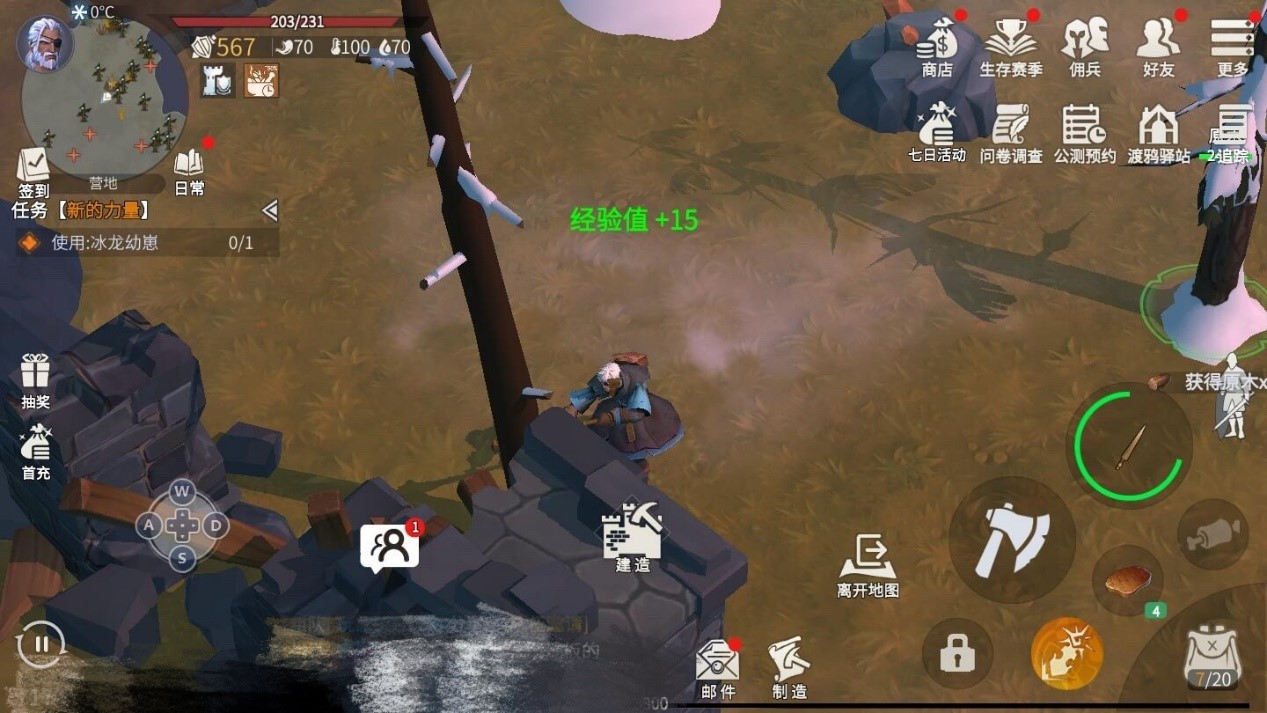Open the 日常 daily tasks book
Screen dimensions: 1267x713
tap(189, 170)
